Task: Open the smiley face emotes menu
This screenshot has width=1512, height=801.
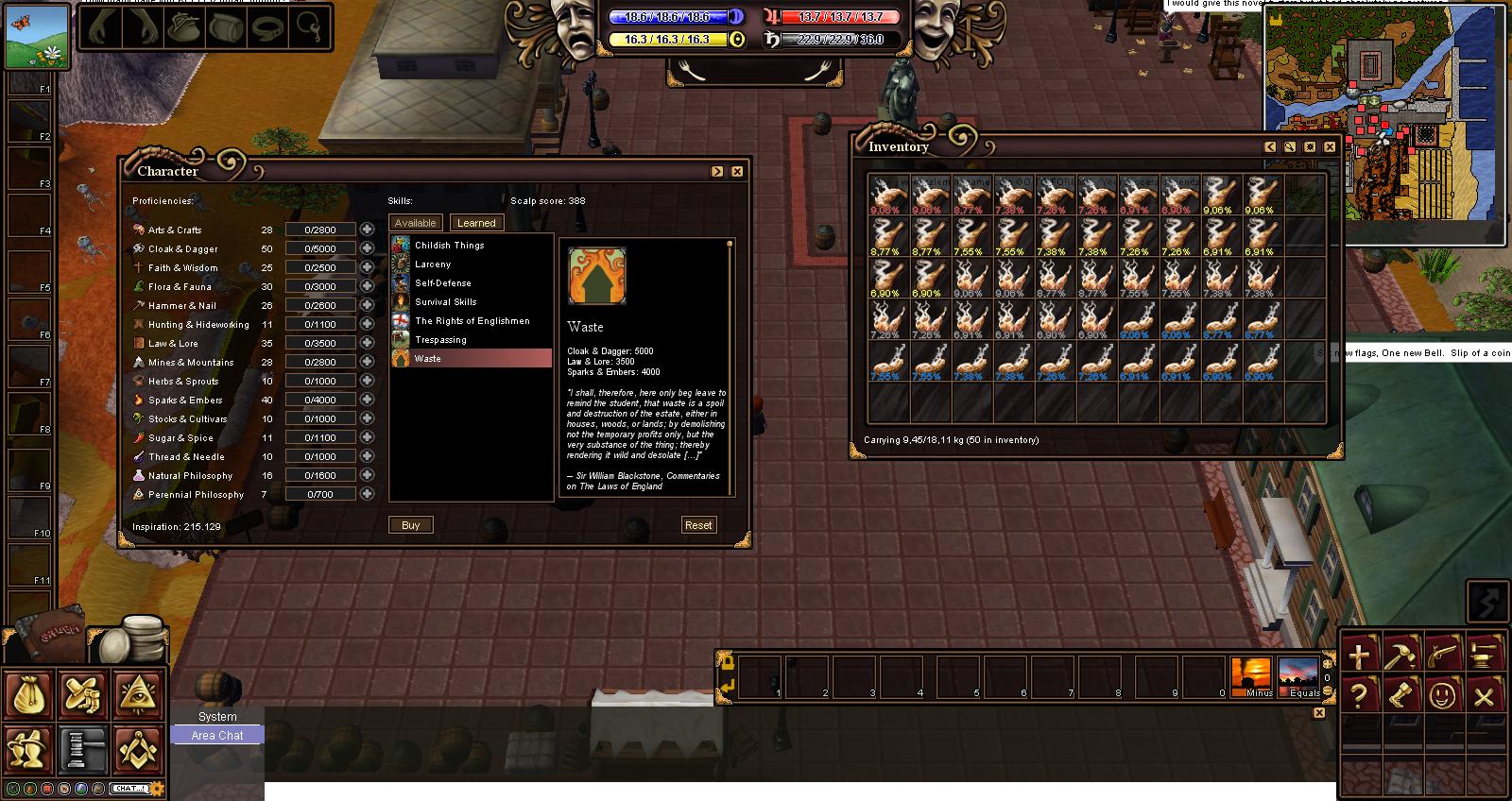Action: click(x=1443, y=697)
